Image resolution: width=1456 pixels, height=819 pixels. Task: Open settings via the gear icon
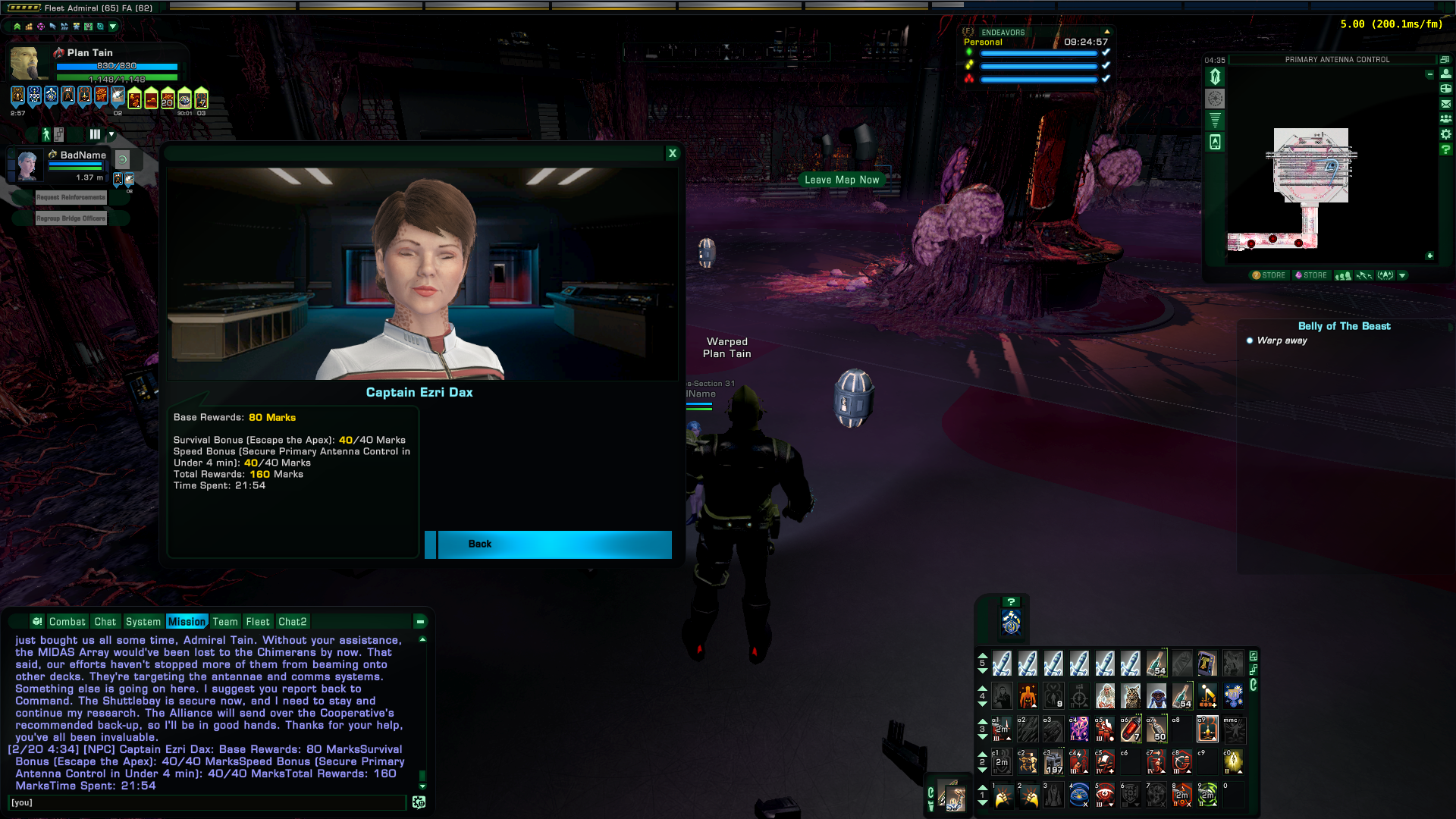tap(1446, 134)
